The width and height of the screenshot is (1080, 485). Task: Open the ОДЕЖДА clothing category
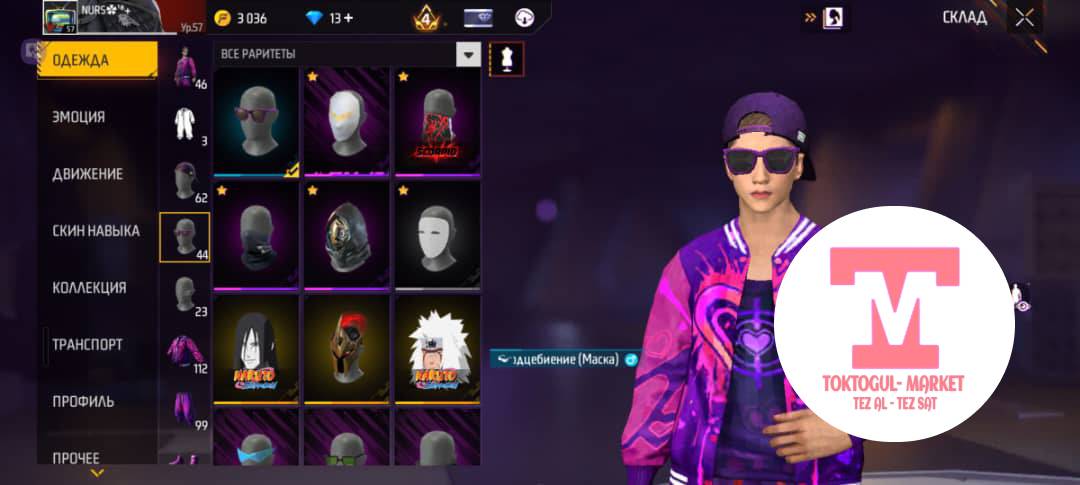click(x=96, y=61)
